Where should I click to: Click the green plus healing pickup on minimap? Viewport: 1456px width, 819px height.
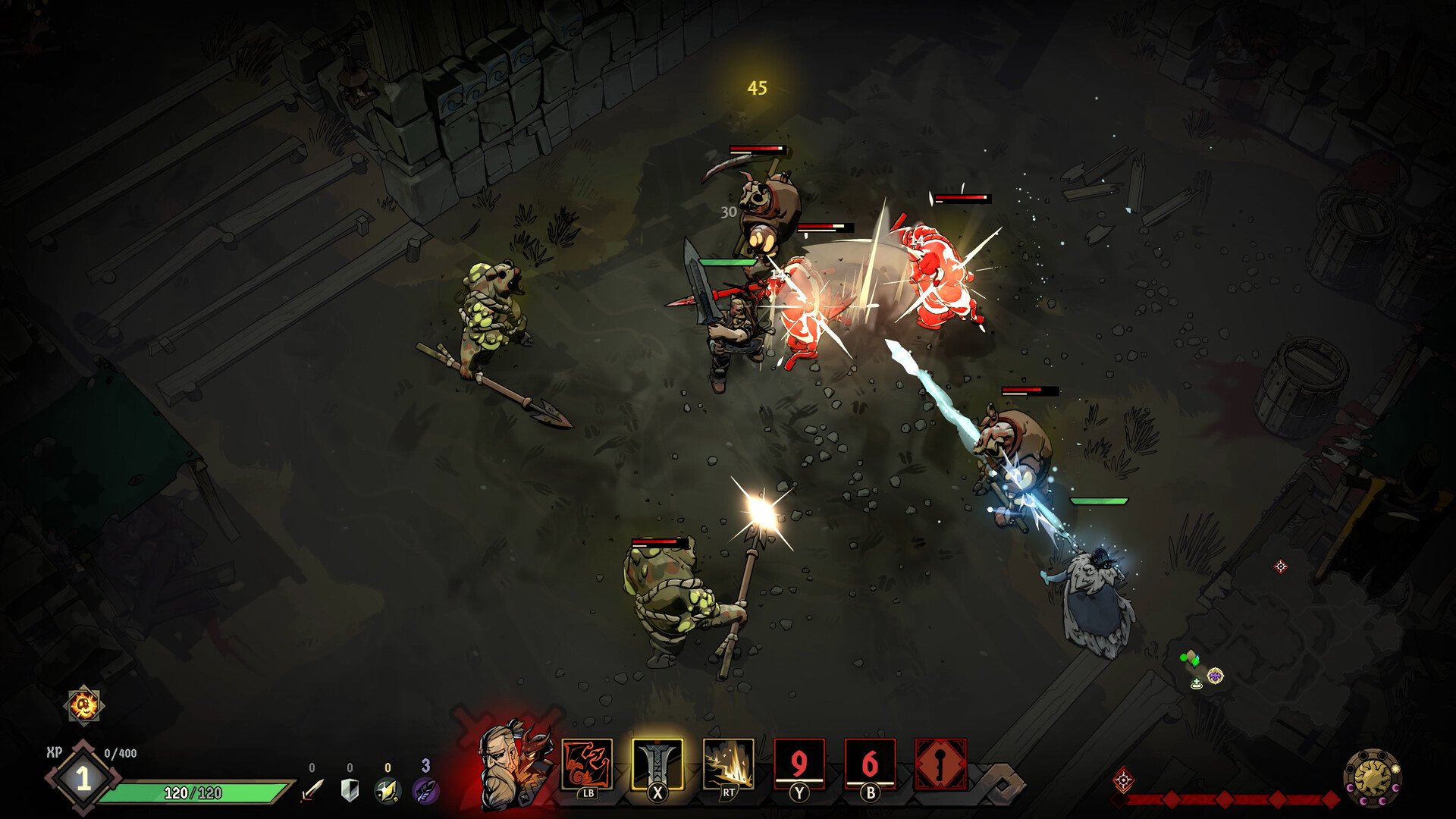click(x=1197, y=683)
